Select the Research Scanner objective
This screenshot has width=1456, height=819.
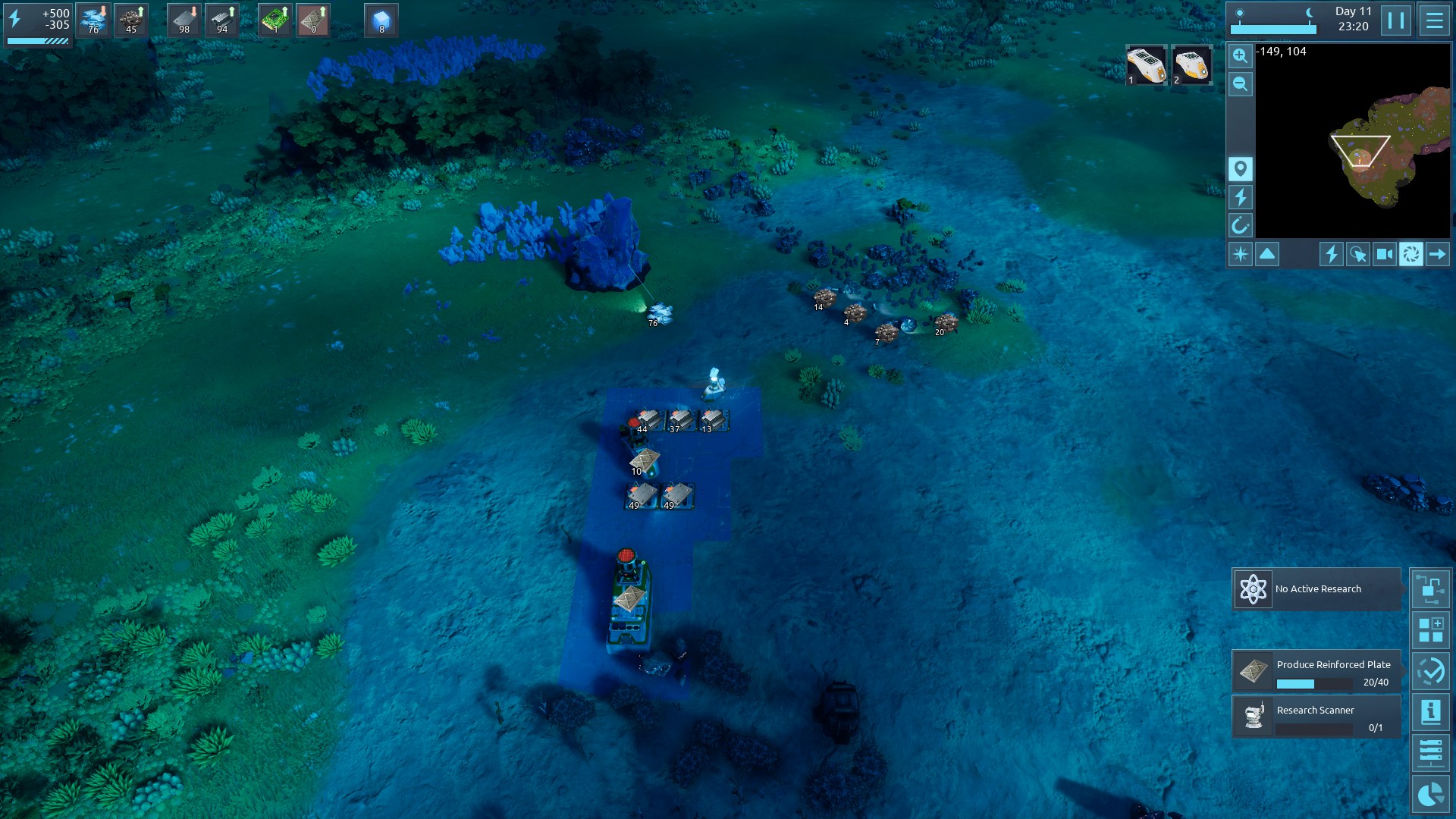[1316, 717]
